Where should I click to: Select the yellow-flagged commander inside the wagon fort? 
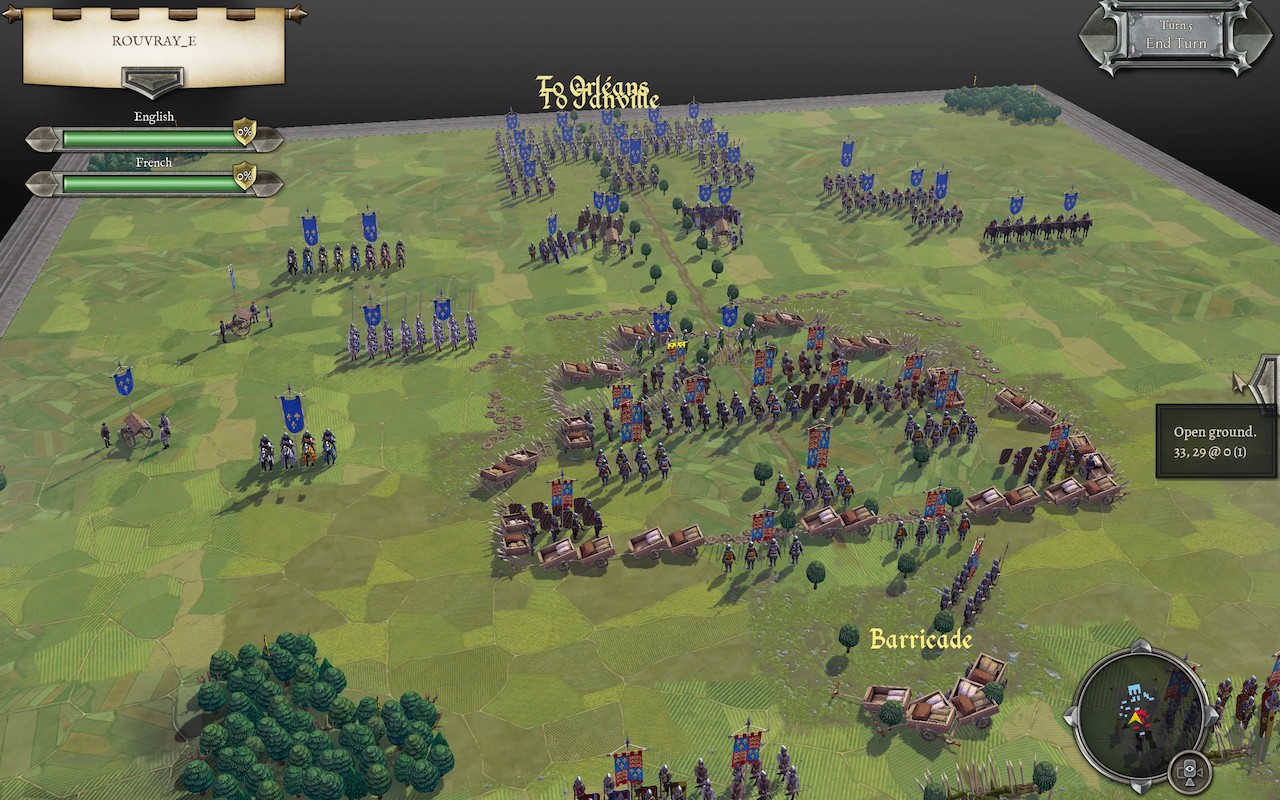click(x=678, y=345)
